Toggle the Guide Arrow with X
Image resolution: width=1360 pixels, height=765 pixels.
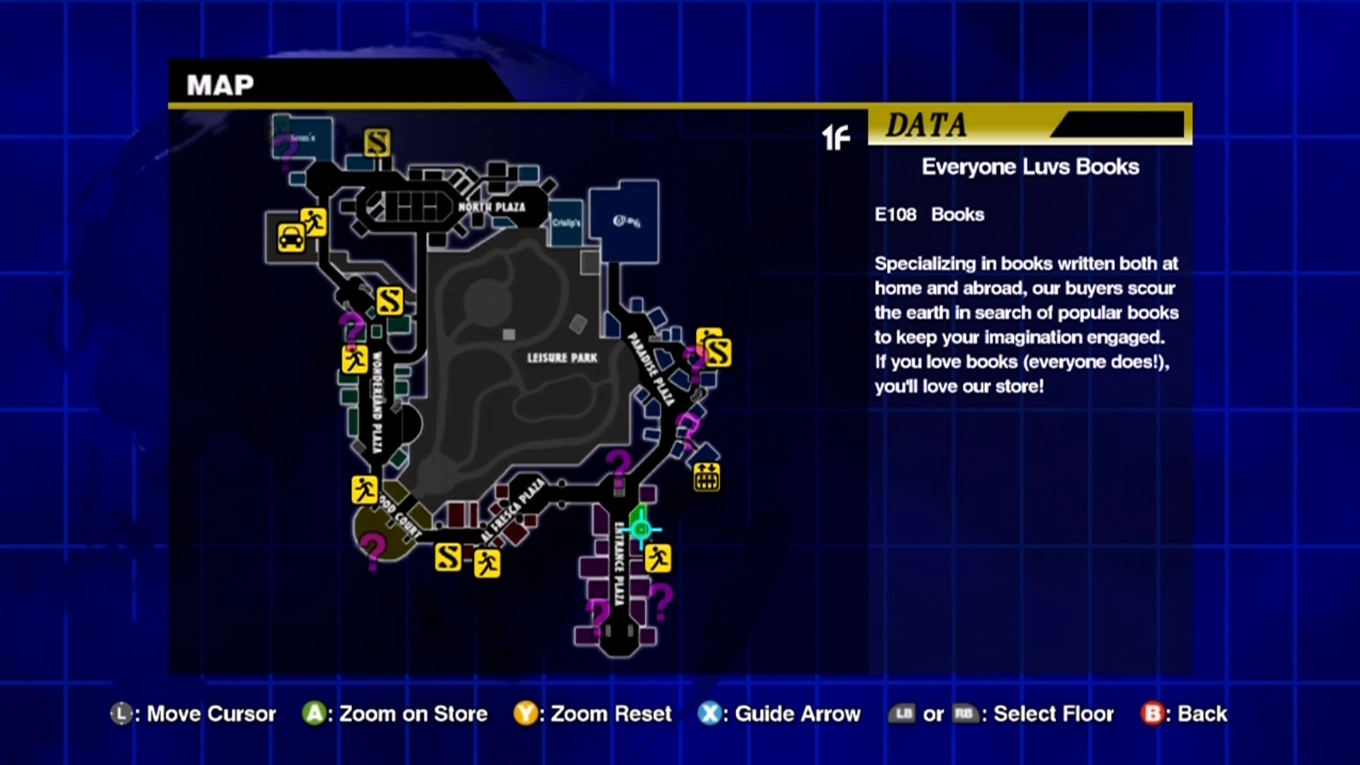(x=710, y=713)
